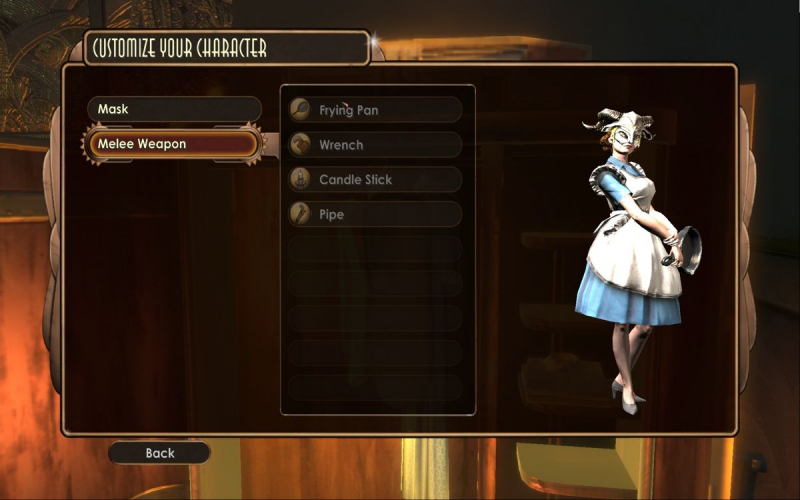The image size is (800, 500).
Task: Equip the Wrench melee weapon
Action: pos(375,145)
